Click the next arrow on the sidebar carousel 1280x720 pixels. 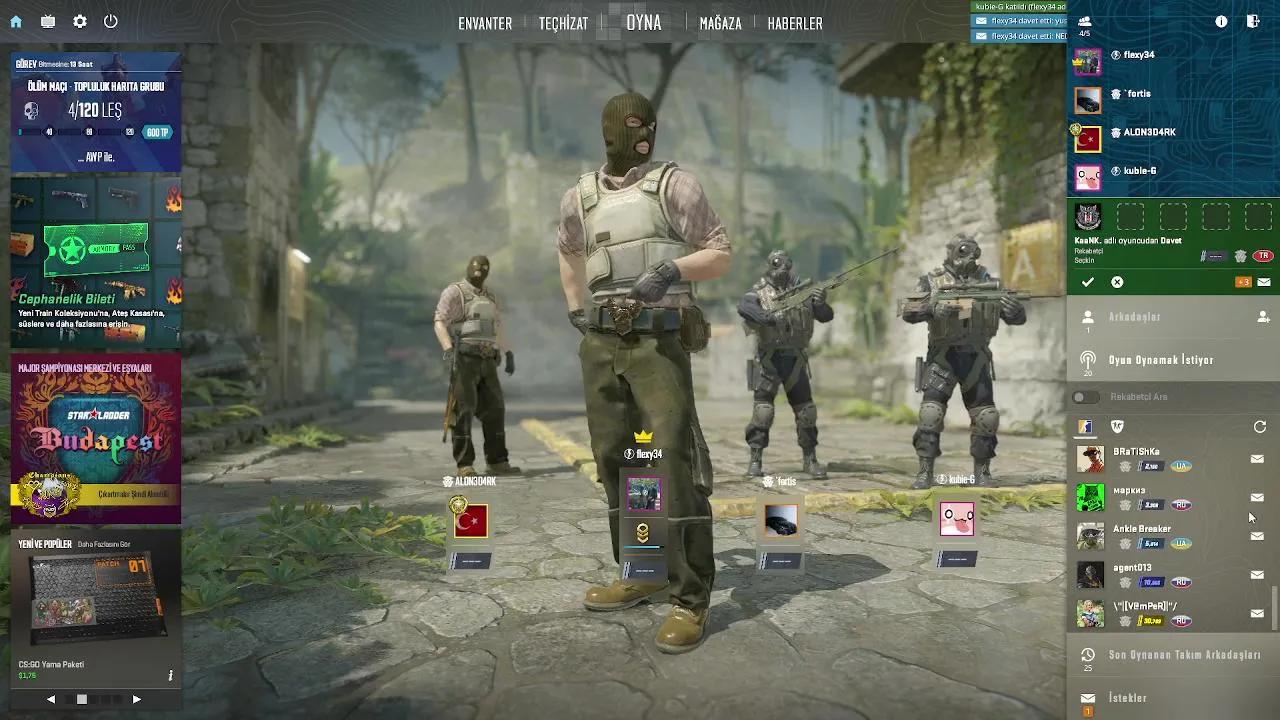[137, 700]
